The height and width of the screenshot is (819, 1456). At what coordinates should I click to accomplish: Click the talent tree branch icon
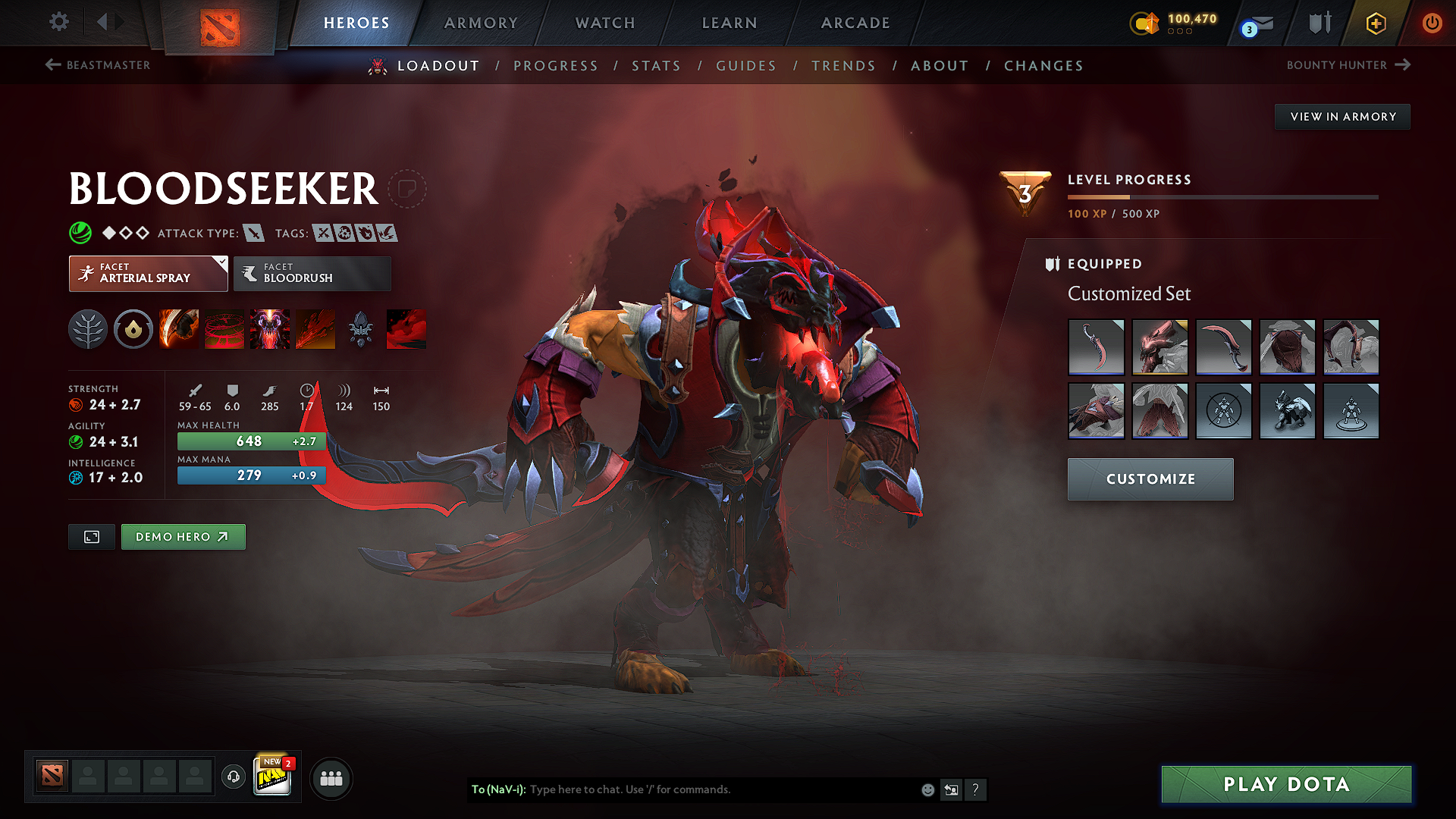(88, 329)
